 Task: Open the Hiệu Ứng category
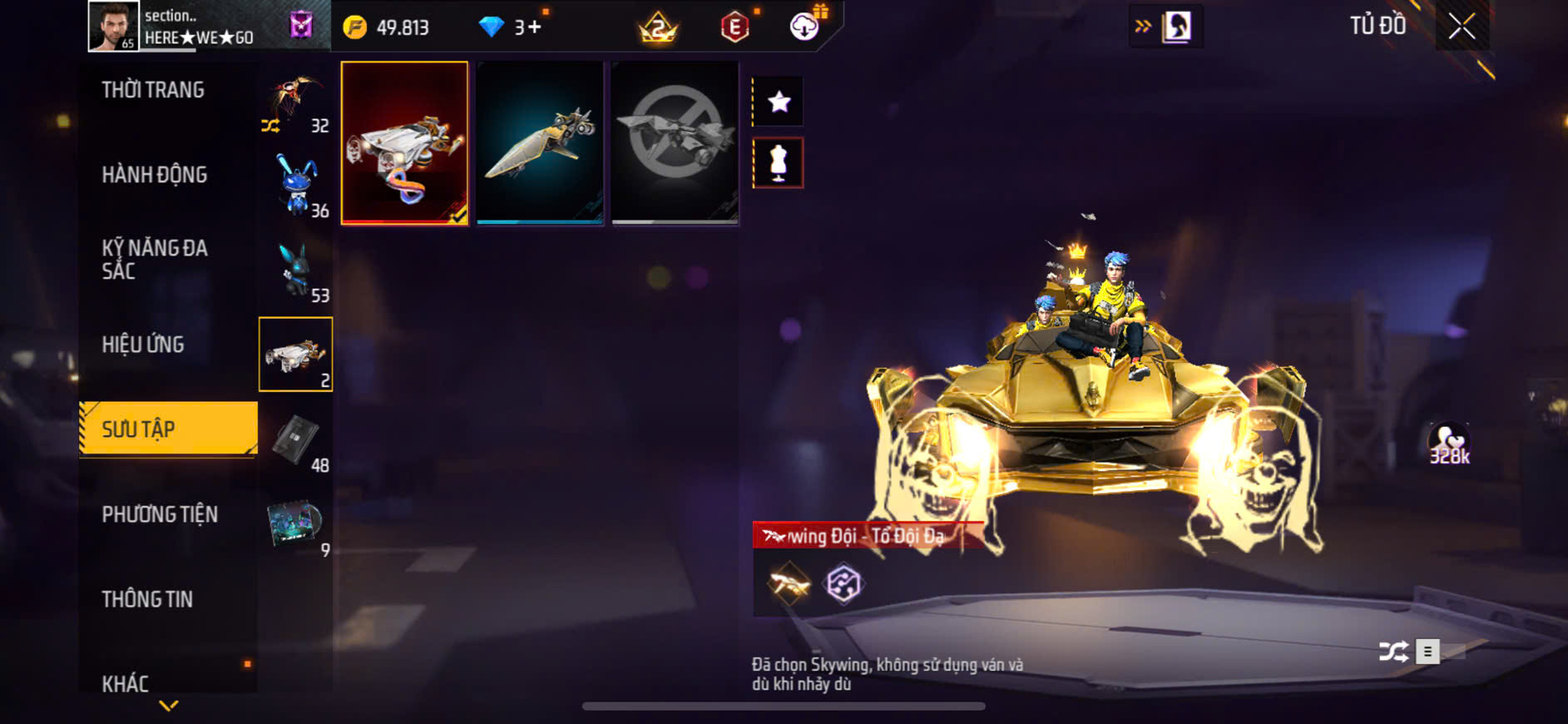coord(143,345)
